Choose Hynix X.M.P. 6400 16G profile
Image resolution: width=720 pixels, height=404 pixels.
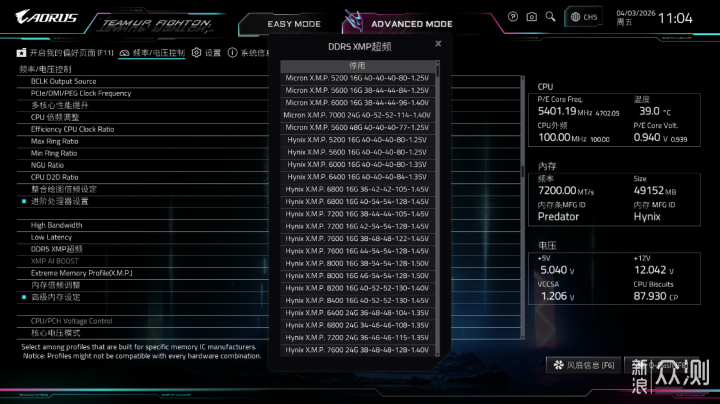pyautogui.click(x=357, y=176)
